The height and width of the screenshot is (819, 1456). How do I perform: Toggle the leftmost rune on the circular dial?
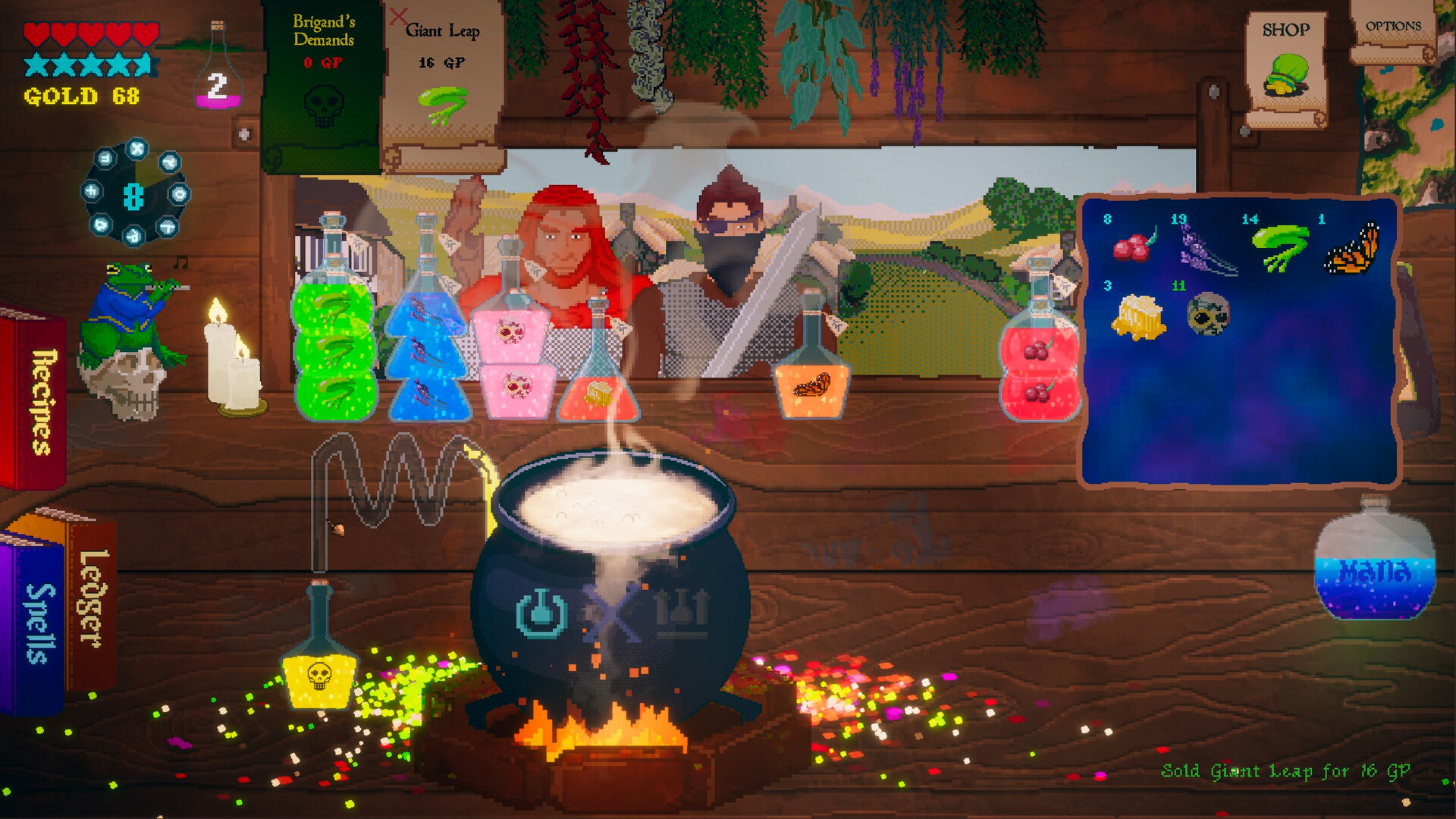pos(90,190)
